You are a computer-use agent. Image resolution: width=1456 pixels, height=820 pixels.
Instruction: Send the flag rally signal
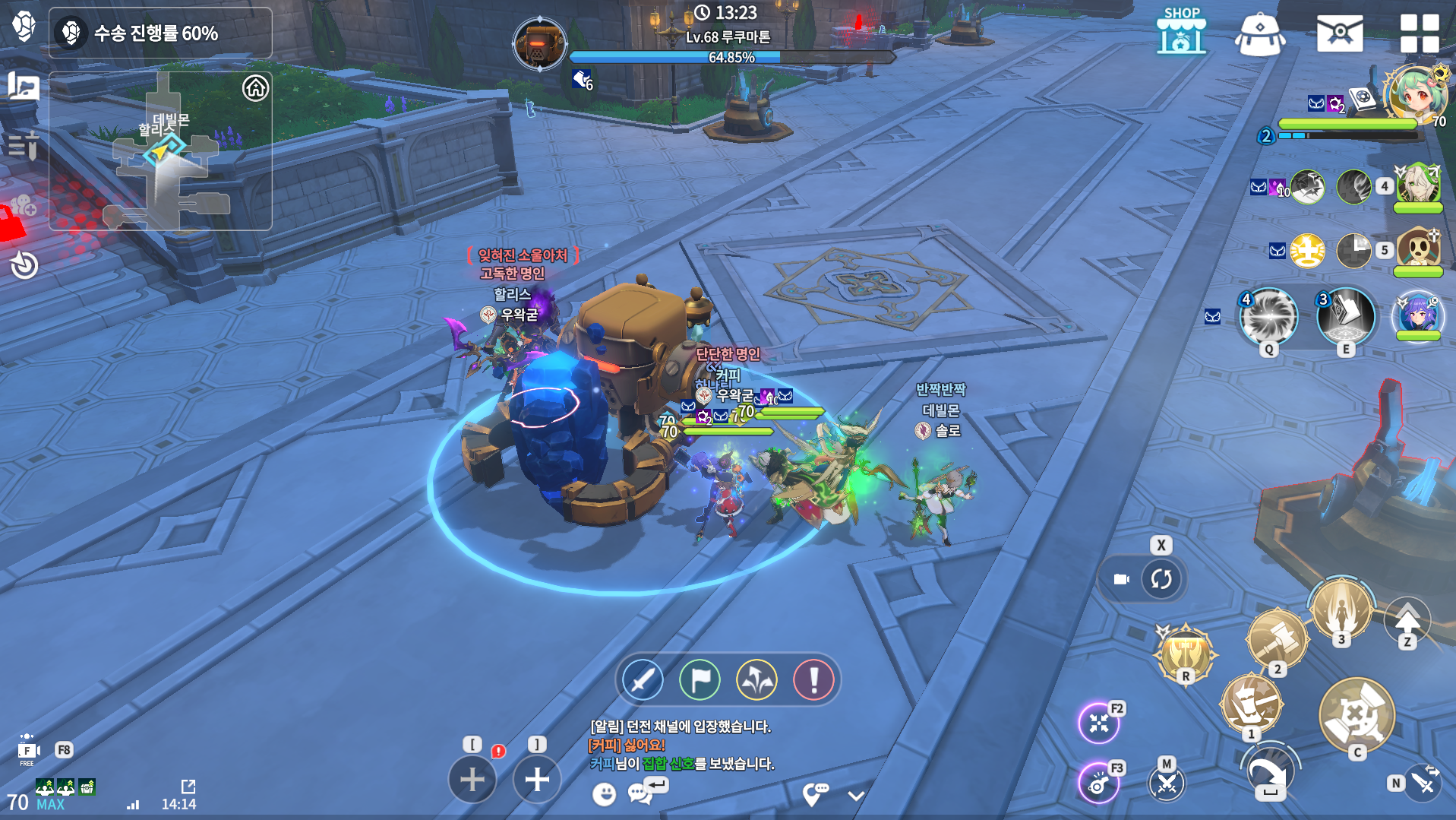(700, 679)
